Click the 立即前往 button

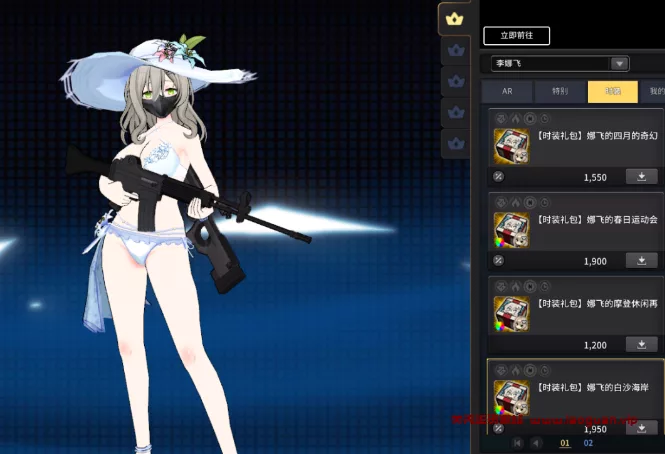pos(516,35)
